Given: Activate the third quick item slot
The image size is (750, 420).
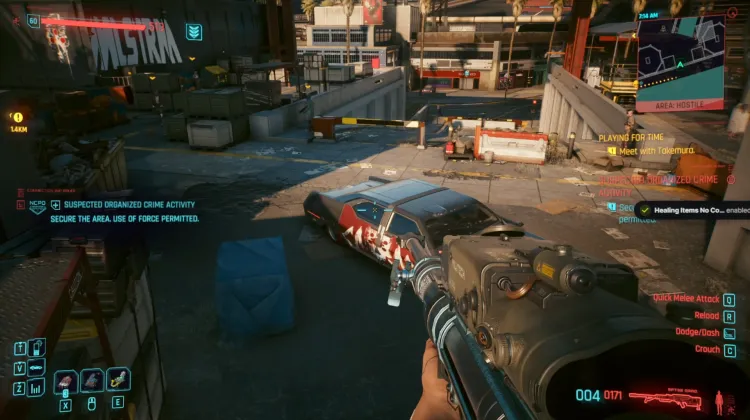Looking at the screenshot, I should coord(118,379).
